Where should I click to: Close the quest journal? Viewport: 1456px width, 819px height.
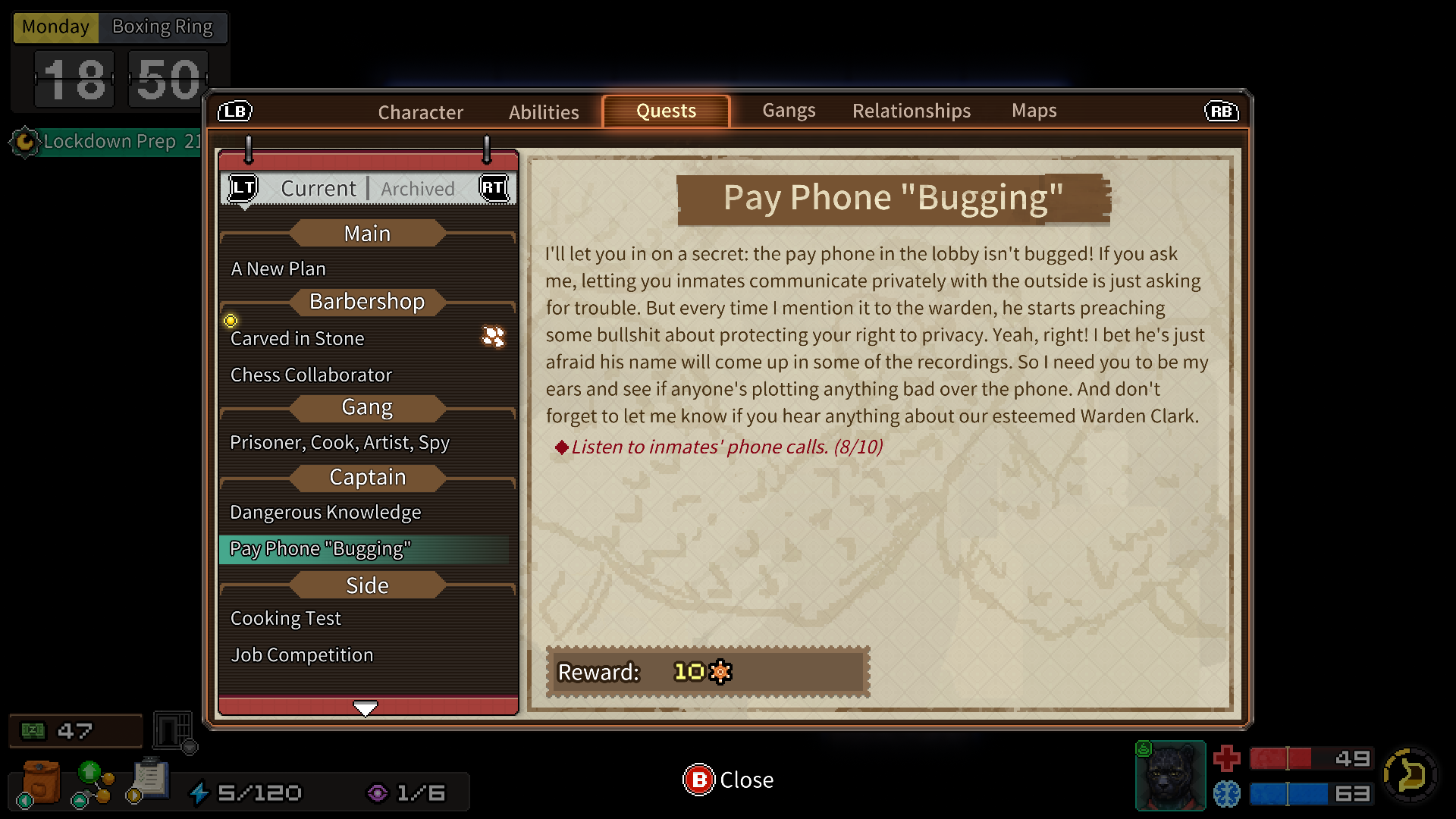tap(728, 780)
